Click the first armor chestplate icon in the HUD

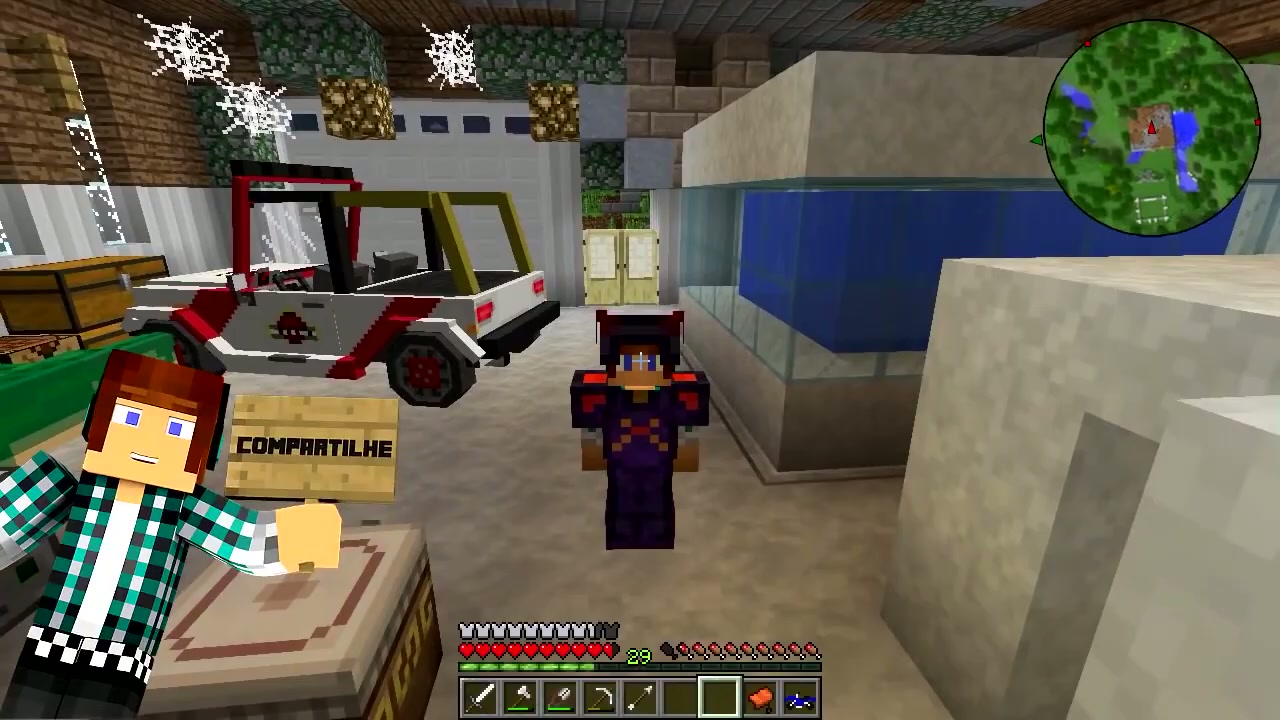465,629
